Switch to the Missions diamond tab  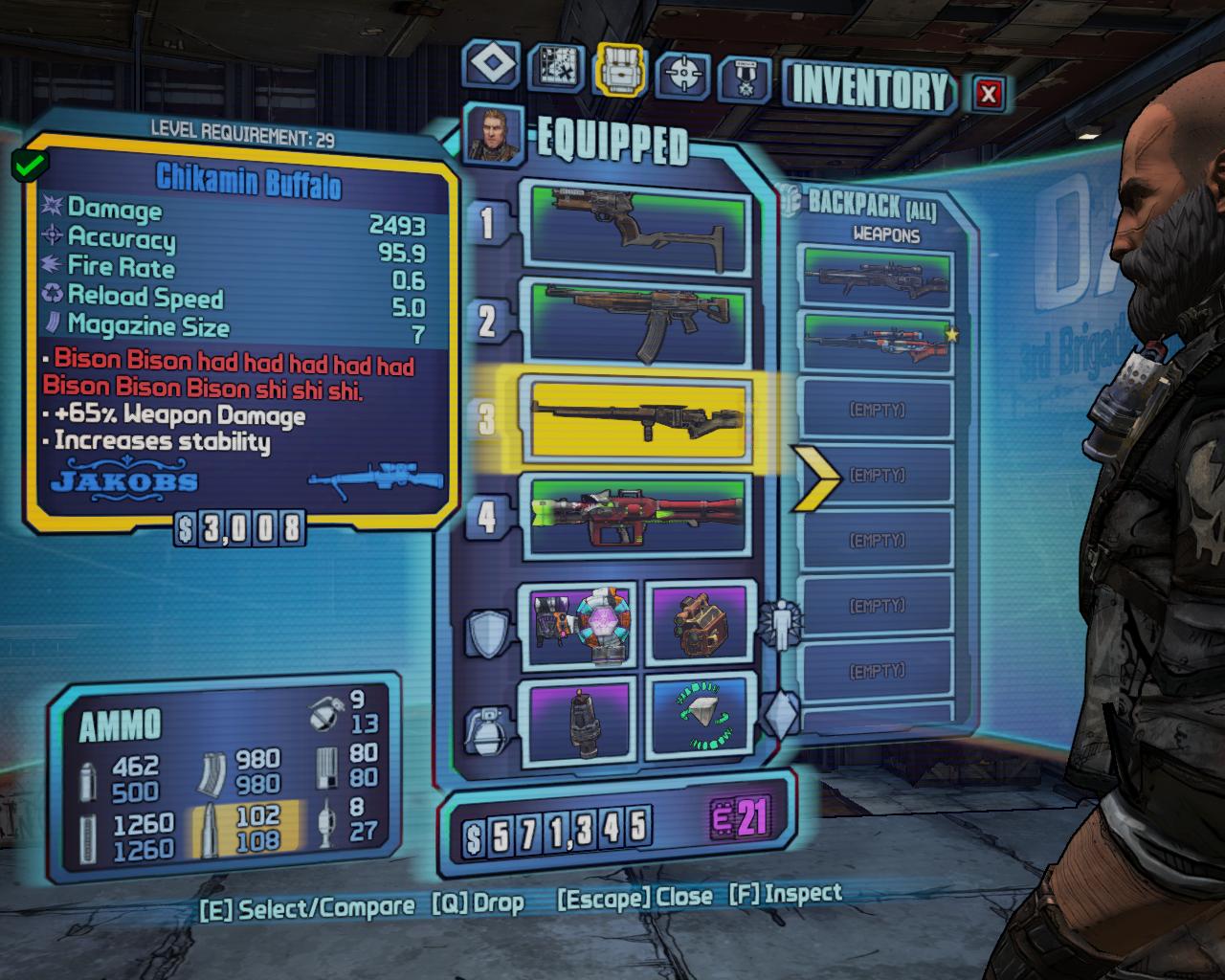pyautogui.click(x=493, y=65)
